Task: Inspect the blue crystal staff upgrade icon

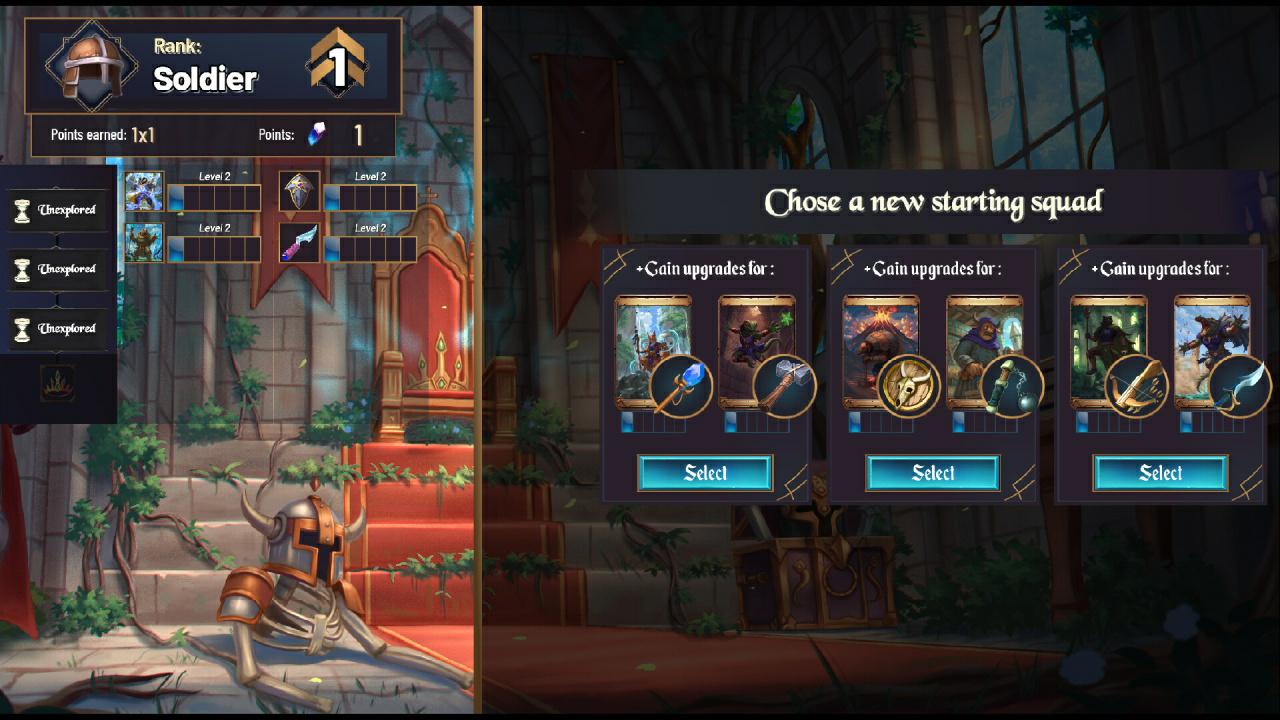Action: click(681, 386)
